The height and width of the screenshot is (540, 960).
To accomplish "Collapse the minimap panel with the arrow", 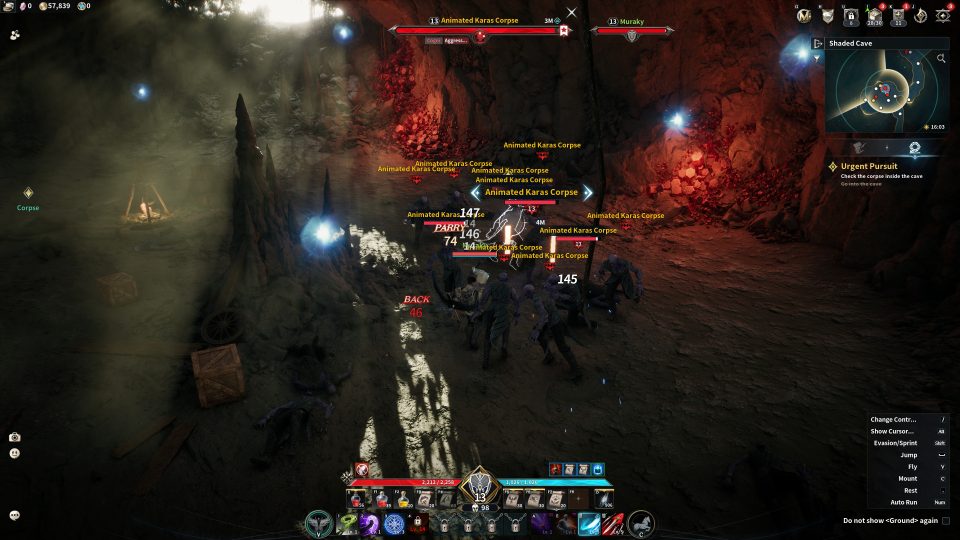I will 818,44.
